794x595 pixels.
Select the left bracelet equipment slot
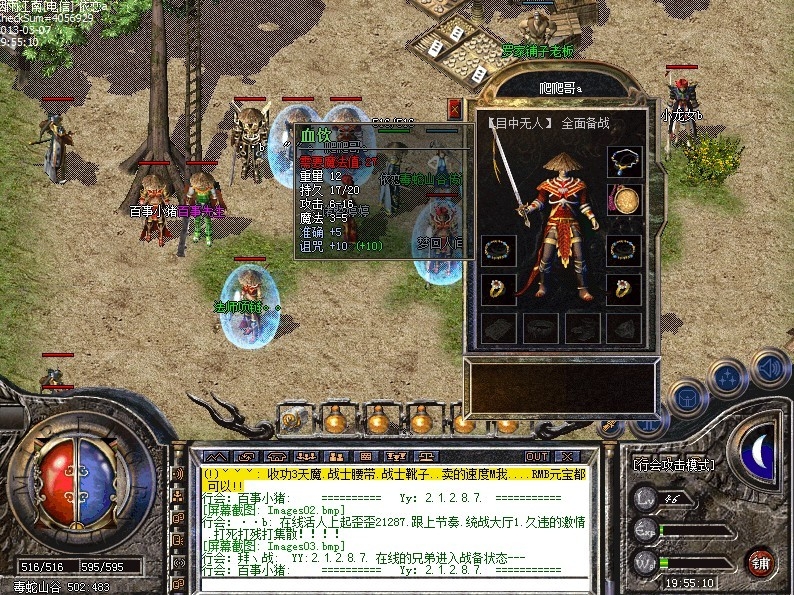[x=498, y=251]
